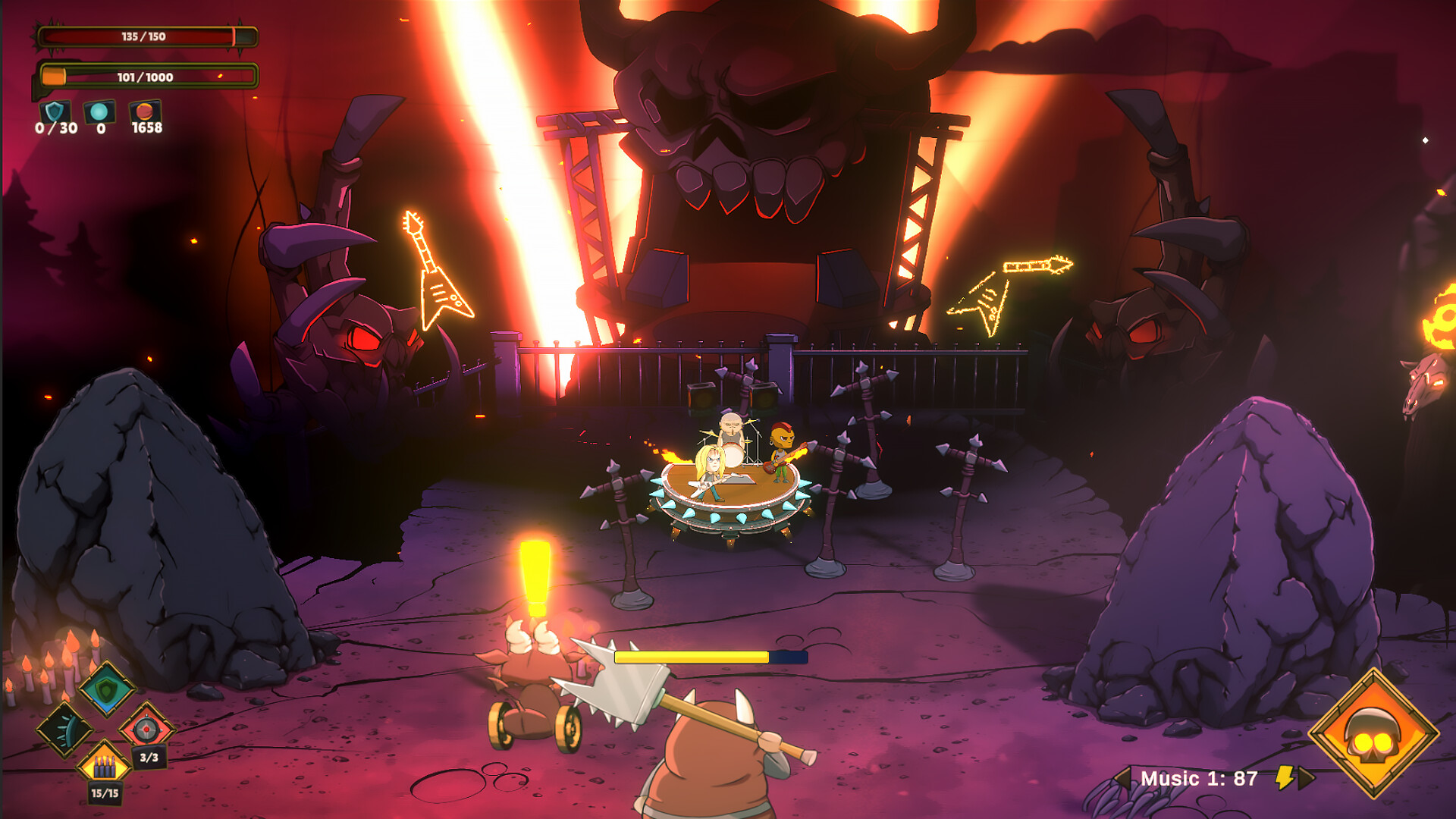Image resolution: width=1456 pixels, height=819 pixels.
Task: Click the orange experience bar showing 101/1000
Action: click(144, 77)
